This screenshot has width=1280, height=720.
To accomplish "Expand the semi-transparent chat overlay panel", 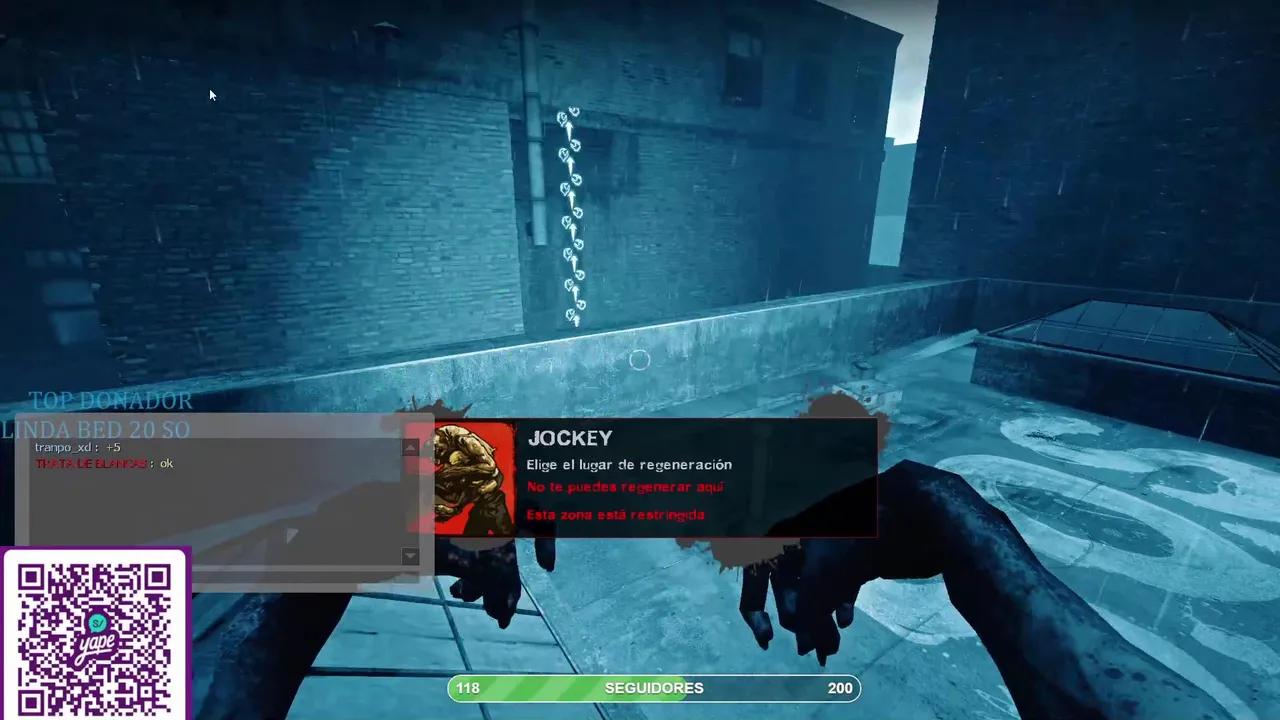I will pyautogui.click(x=220, y=500).
